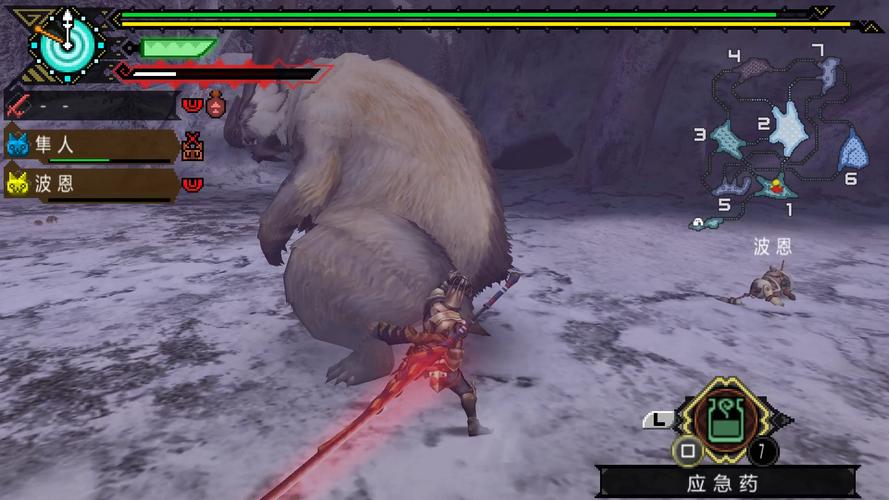Select companion 隼人 in the party list
889x500 pixels.
pos(90,146)
